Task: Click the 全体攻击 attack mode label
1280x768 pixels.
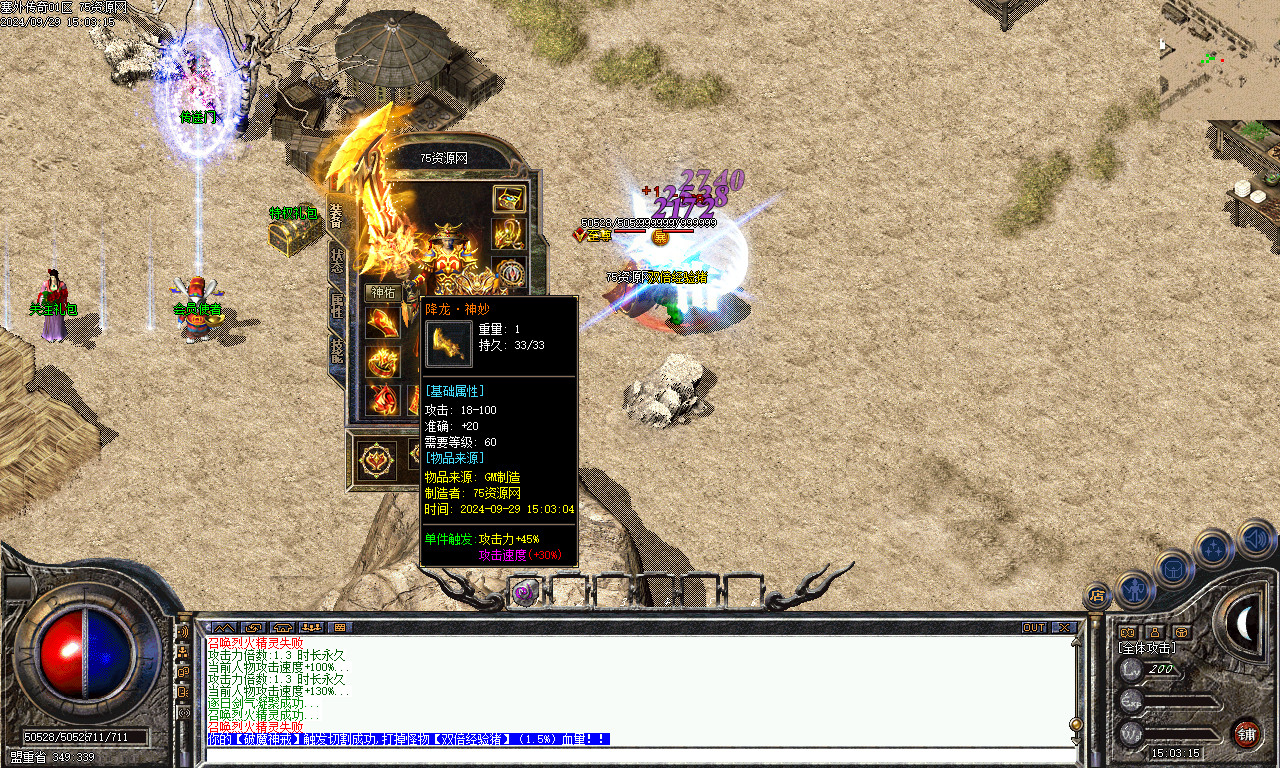Action: tap(1146, 648)
